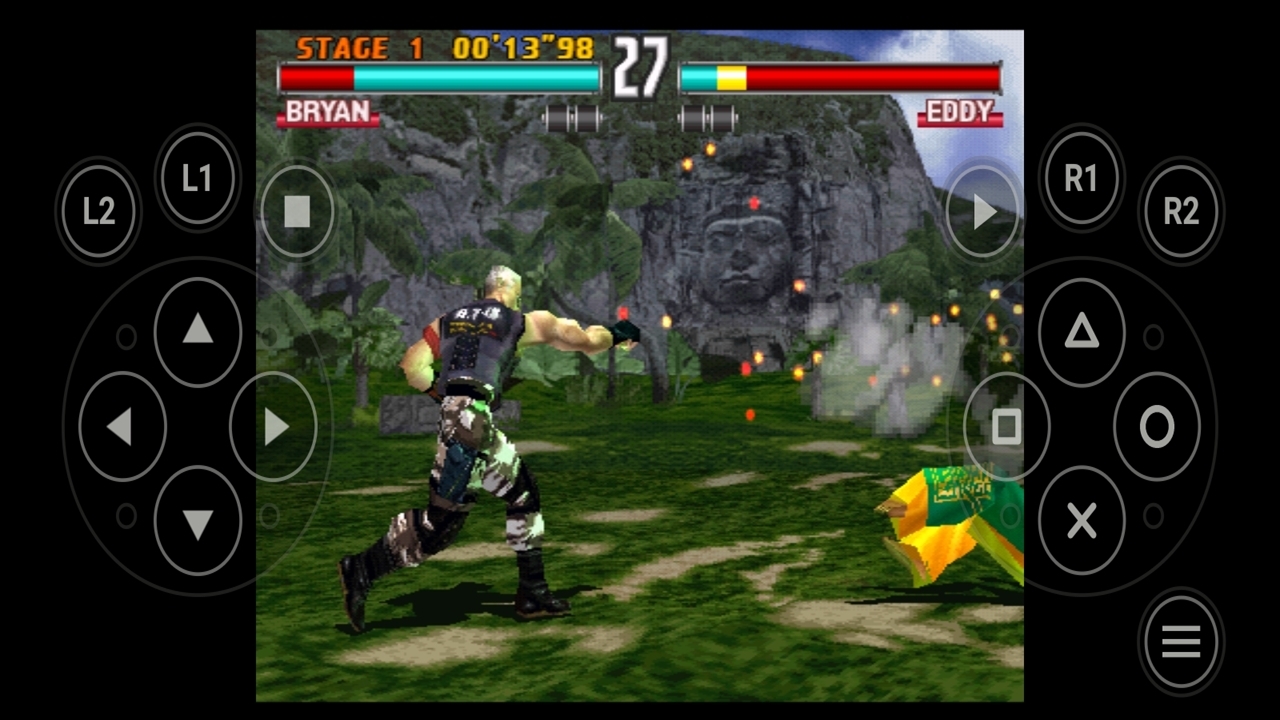Tap the L1 shoulder button

pos(197,179)
